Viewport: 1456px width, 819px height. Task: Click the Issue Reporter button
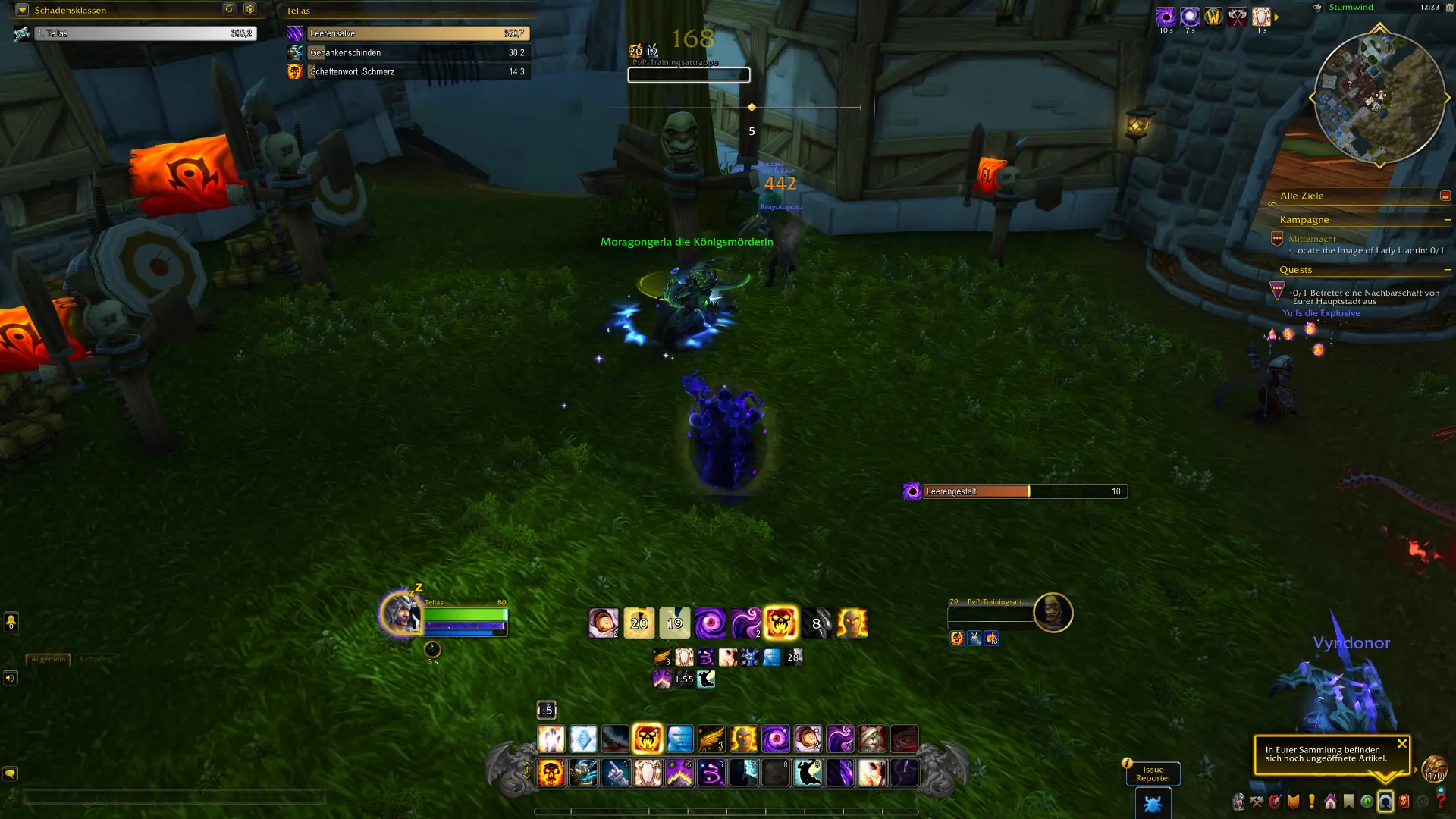[x=1153, y=772]
